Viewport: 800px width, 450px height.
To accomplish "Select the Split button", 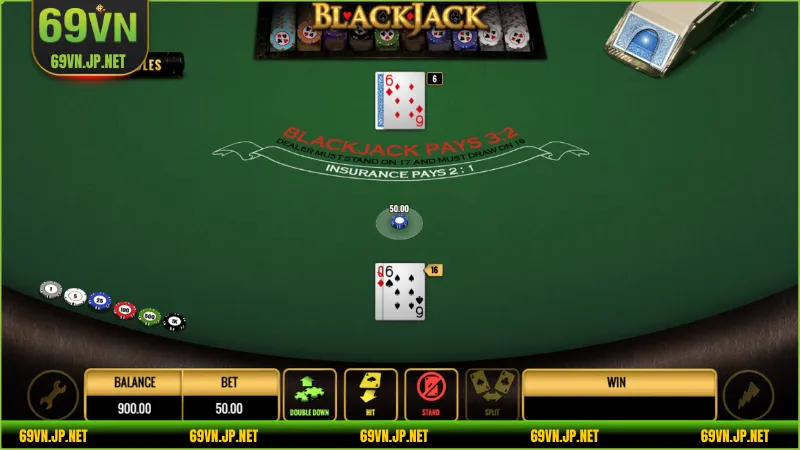I will (x=492, y=395).
